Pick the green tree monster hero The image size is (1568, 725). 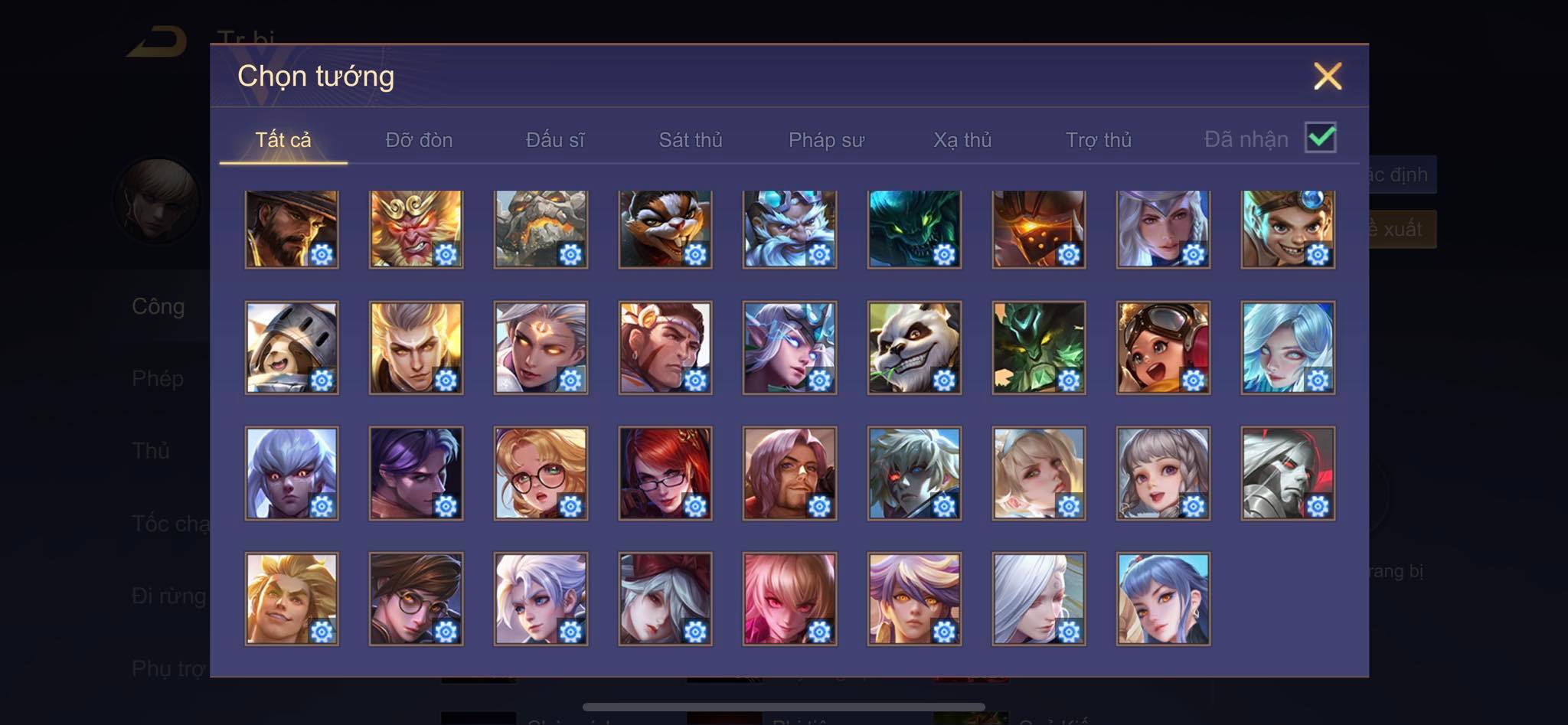[x=1038, y=348]
